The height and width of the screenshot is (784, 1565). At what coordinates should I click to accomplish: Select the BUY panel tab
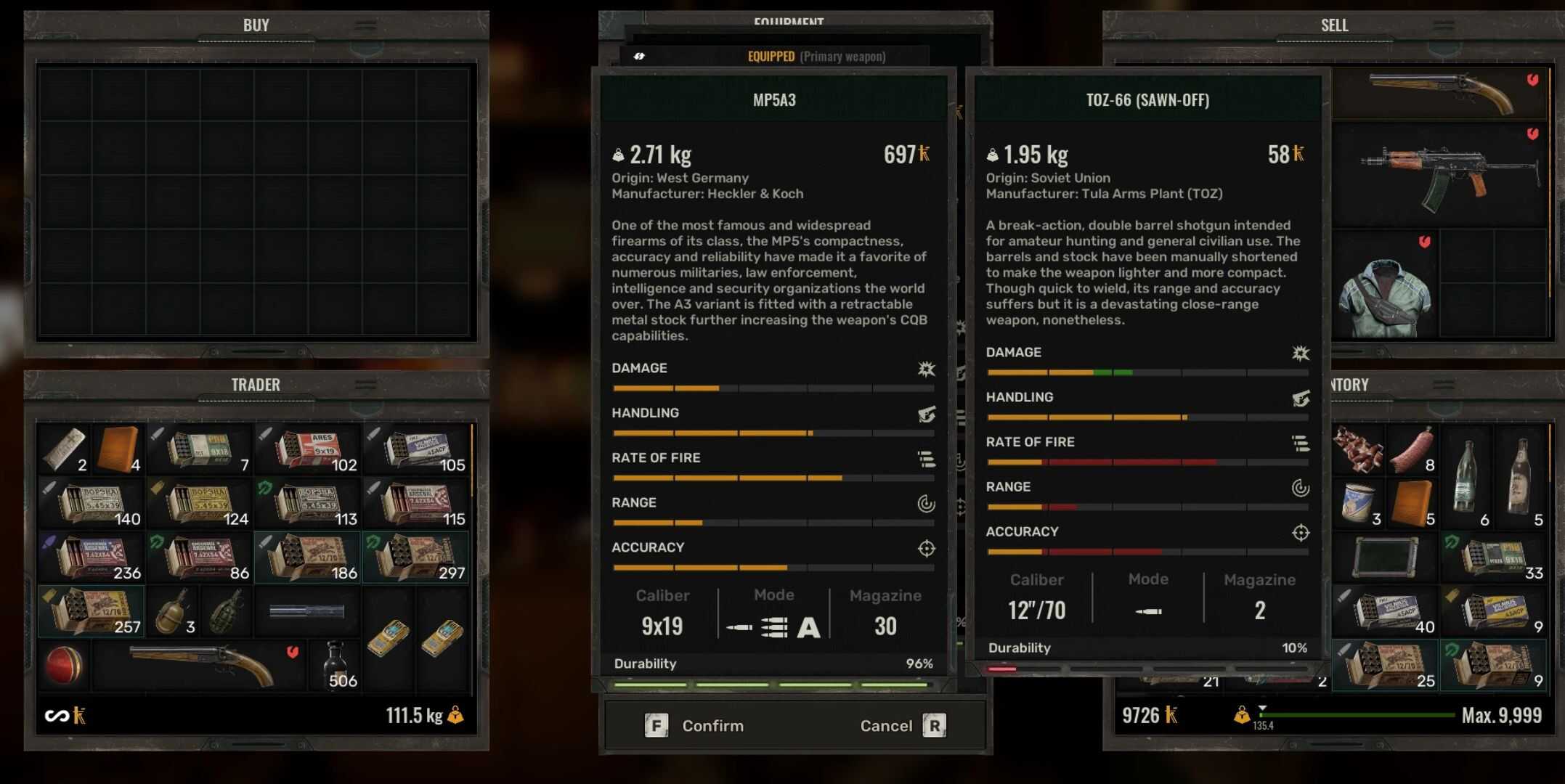pos(256,25)
